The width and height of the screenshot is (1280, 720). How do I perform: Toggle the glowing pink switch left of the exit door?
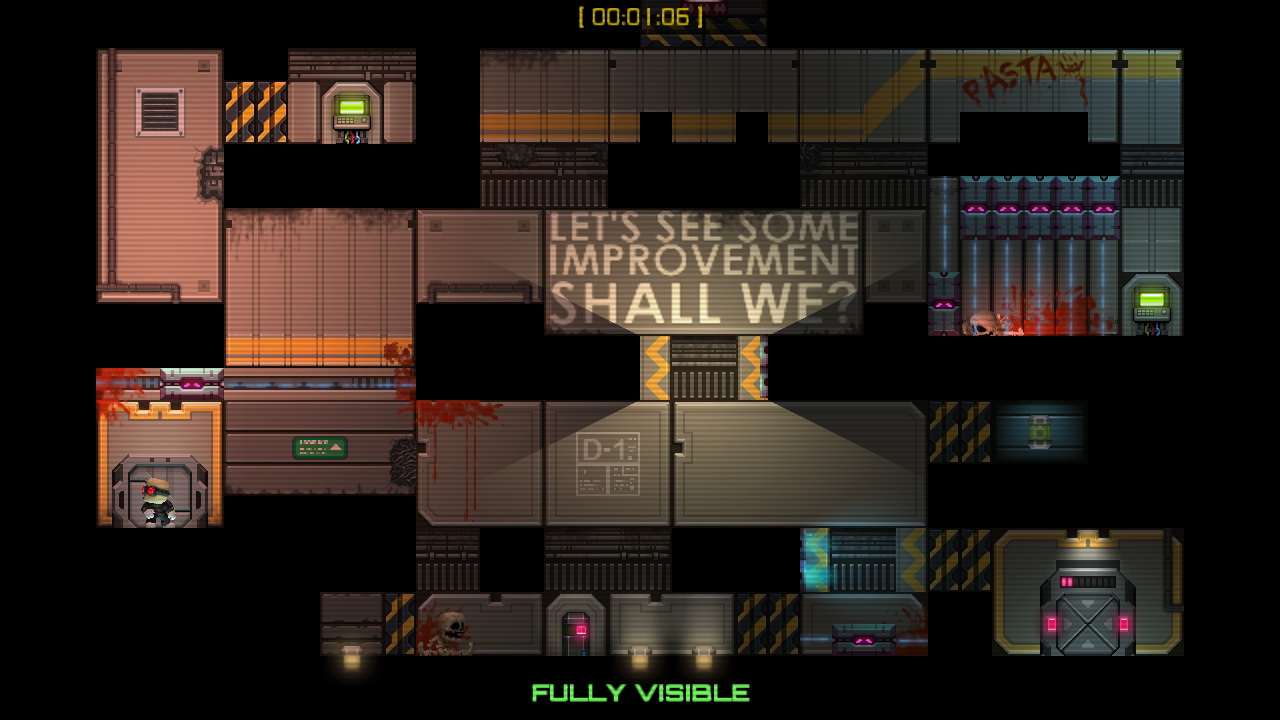[x=1052, y=622]
